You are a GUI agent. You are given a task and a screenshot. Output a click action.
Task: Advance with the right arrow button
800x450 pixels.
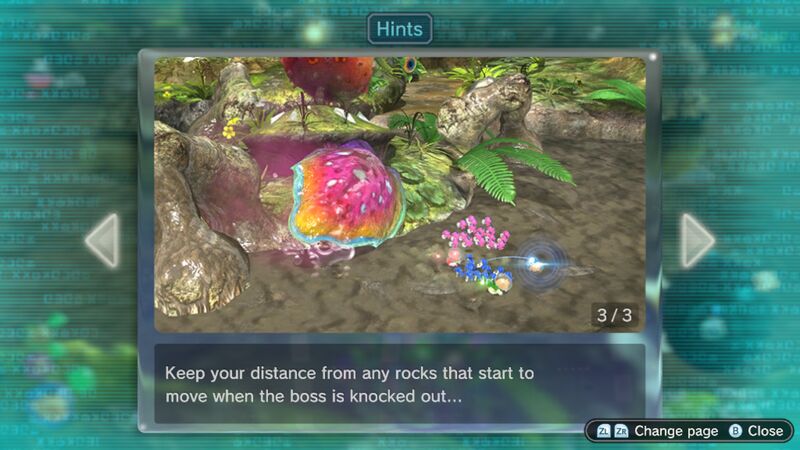(697, 240)
